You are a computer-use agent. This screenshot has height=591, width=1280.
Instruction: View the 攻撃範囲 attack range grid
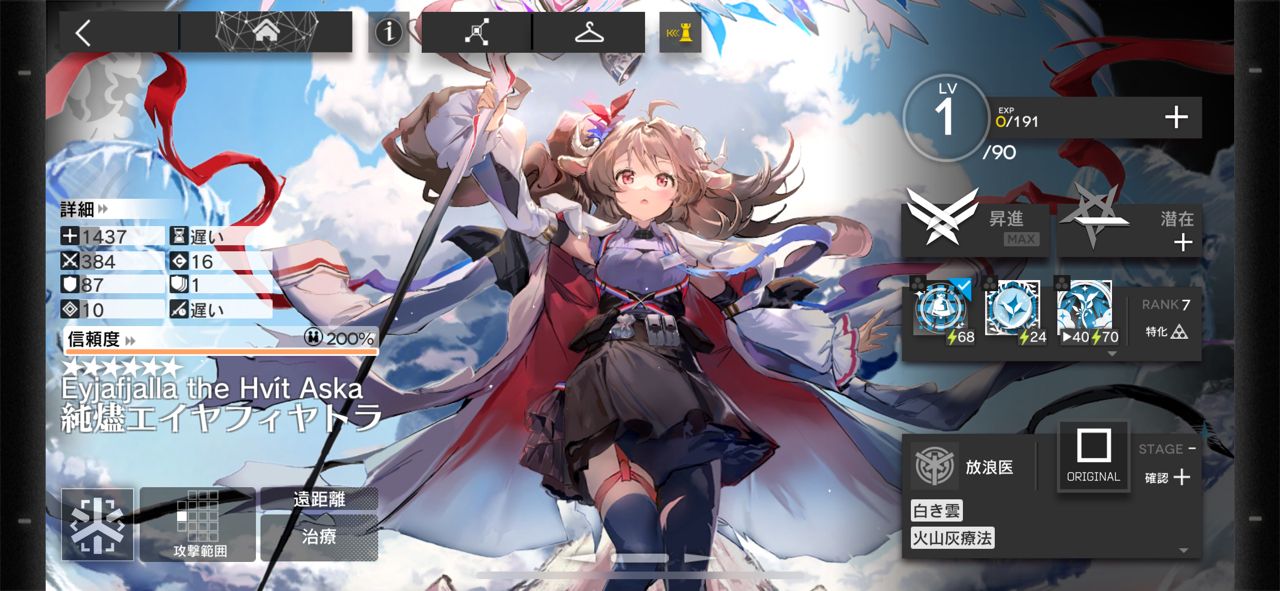pyautogui.click(x=199, y=525)
